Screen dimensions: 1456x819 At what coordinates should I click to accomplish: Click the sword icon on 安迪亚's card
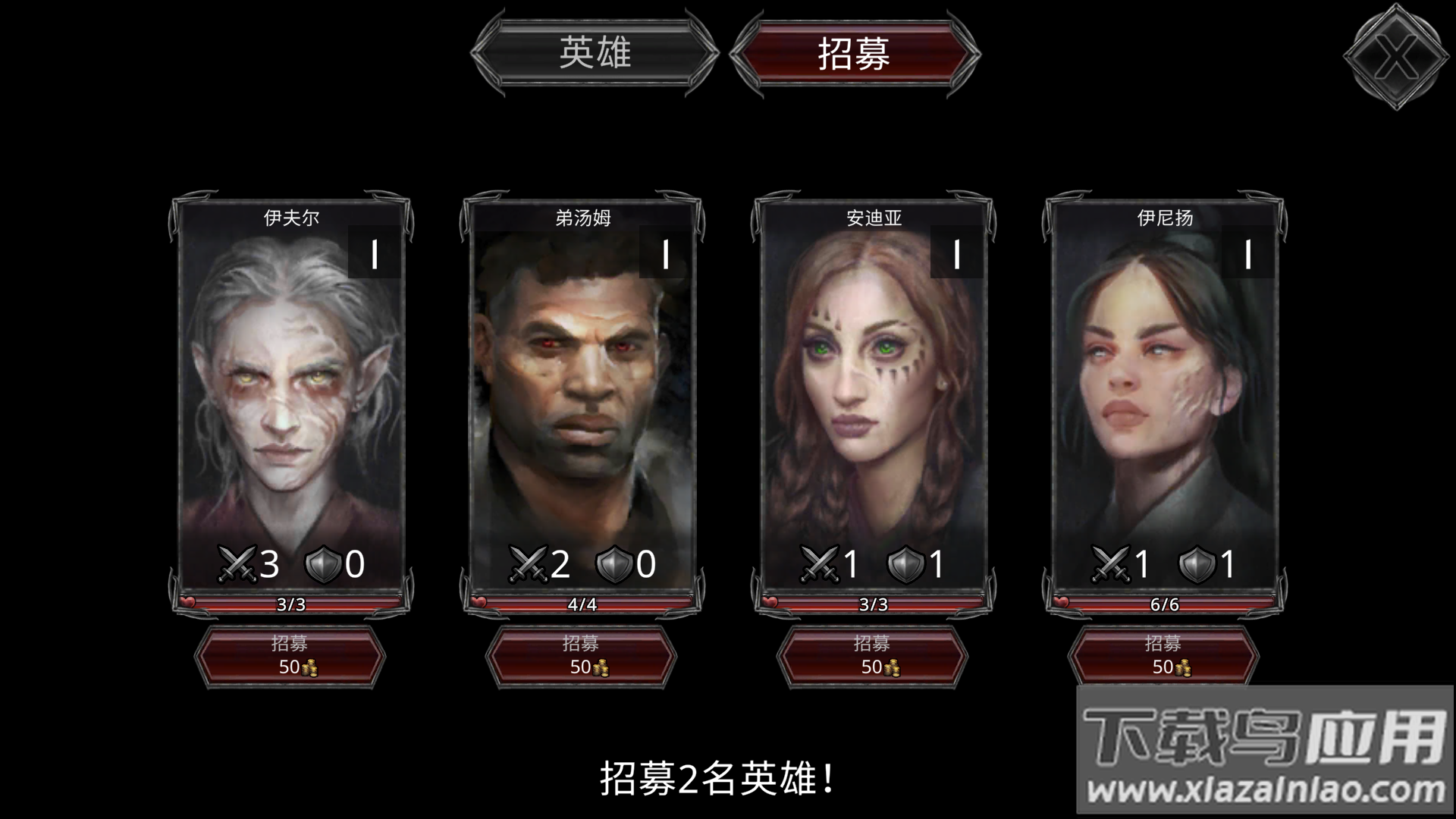coord(818,563)
